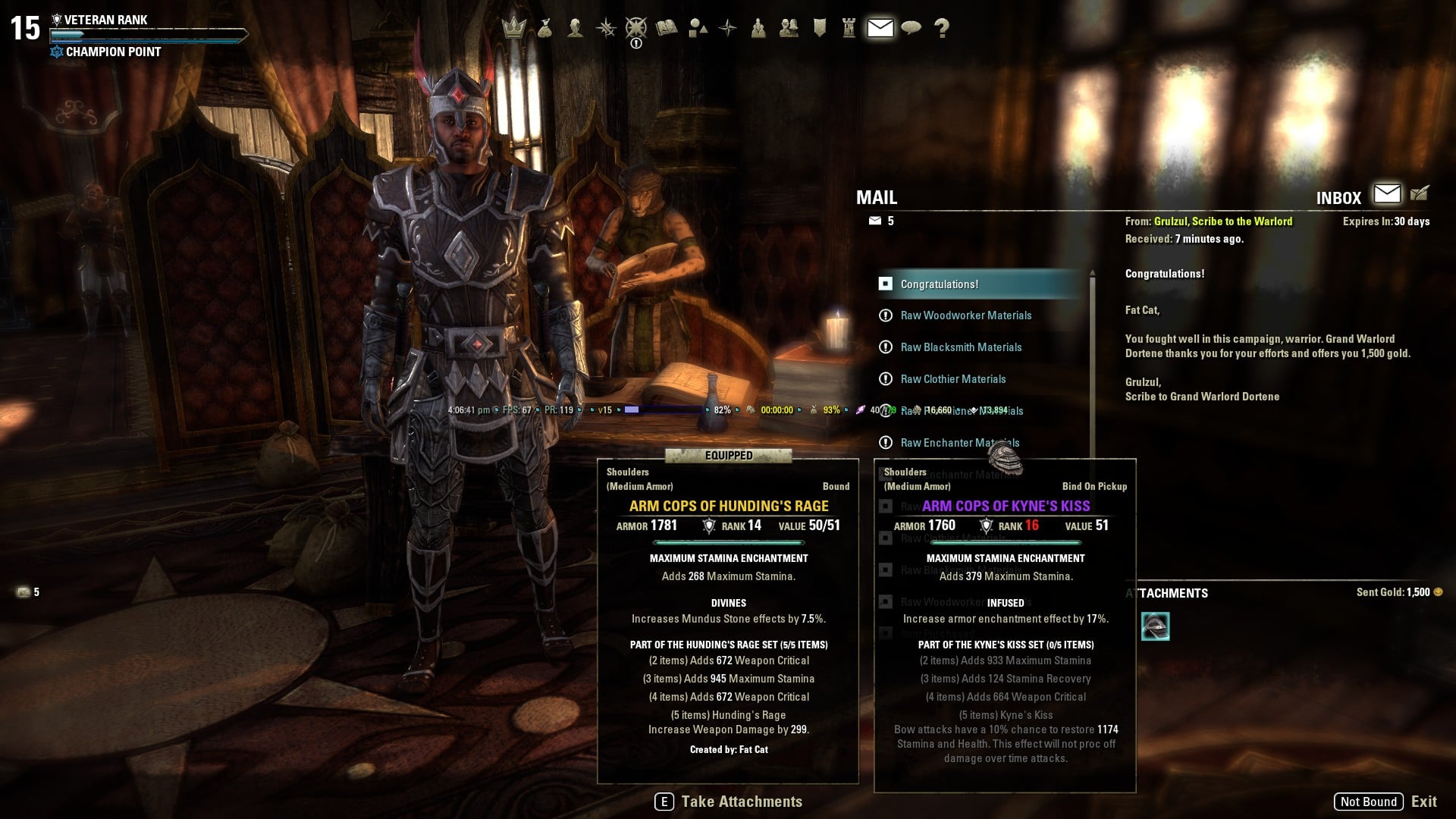Screen dimensions: 1456x819
Task: Open the Crown Store crown icon
Action: tap(514, 28)
